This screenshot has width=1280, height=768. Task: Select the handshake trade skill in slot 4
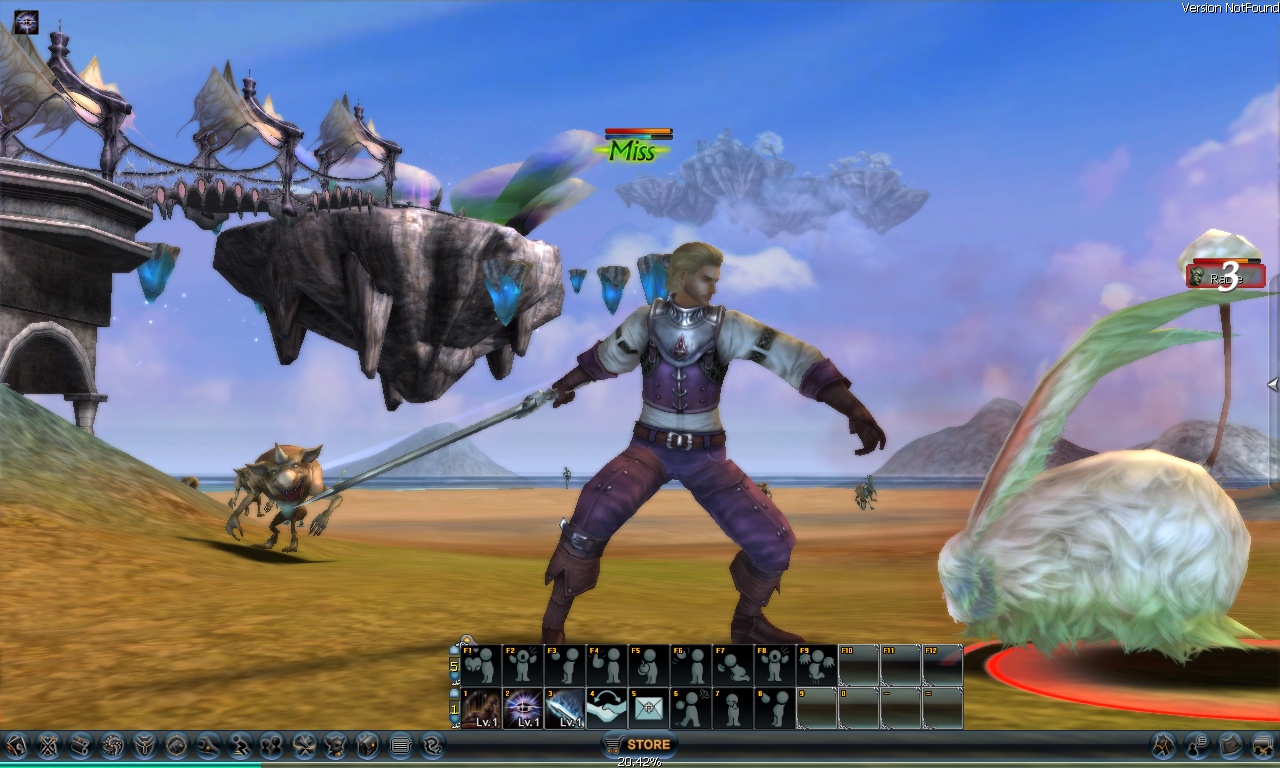tap(606, 706)
